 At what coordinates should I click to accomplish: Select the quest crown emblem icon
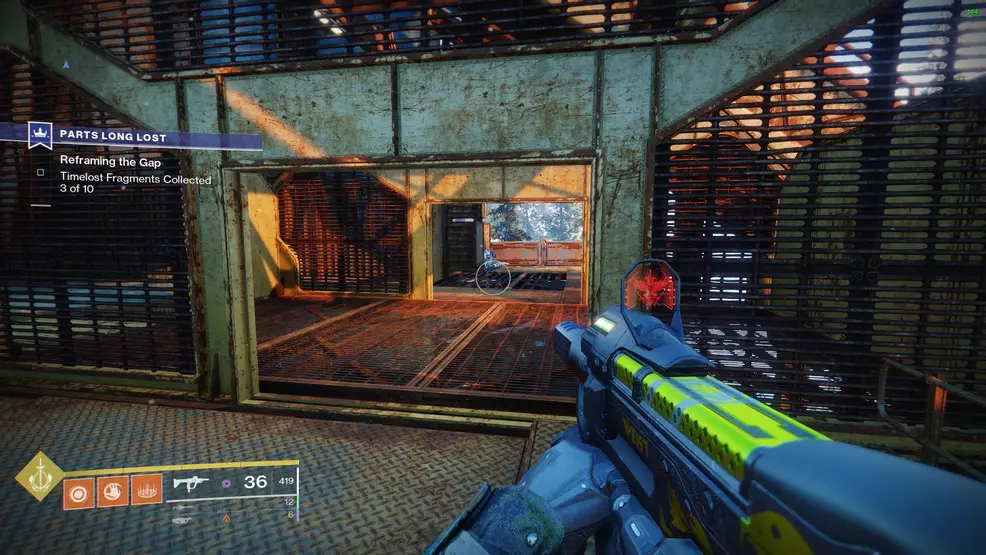(41, 133)
